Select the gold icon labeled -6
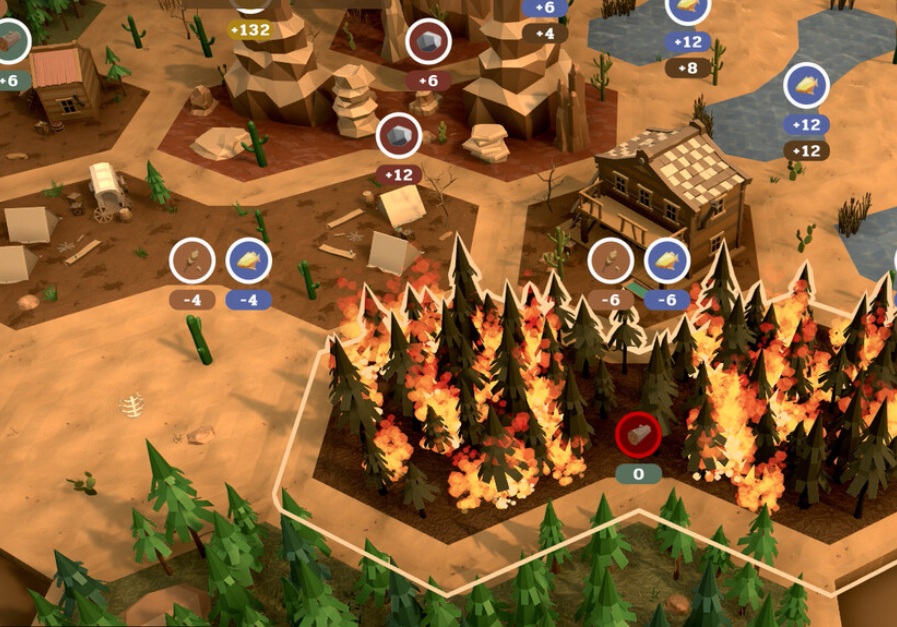 pyautogui.click(x=667, y=261)
